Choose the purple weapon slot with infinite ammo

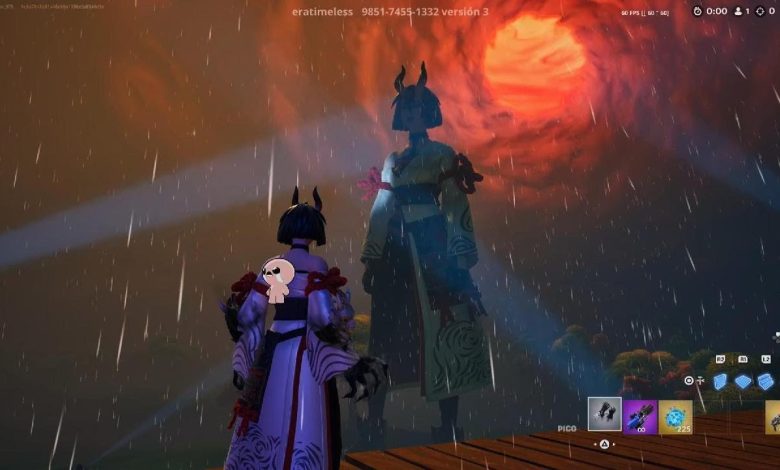coord(640,415)
